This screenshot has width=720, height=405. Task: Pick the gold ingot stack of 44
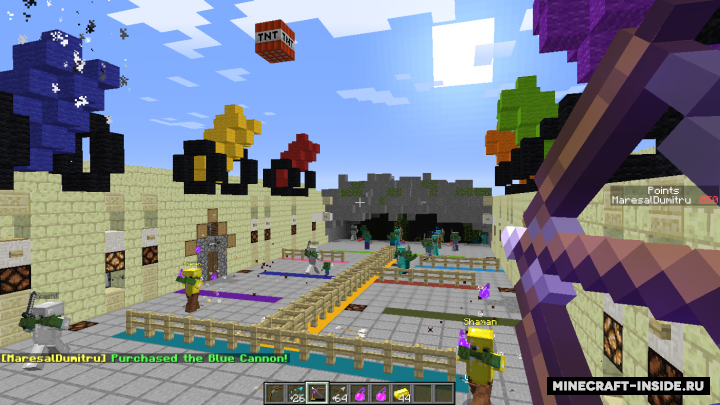click(401, 392)
